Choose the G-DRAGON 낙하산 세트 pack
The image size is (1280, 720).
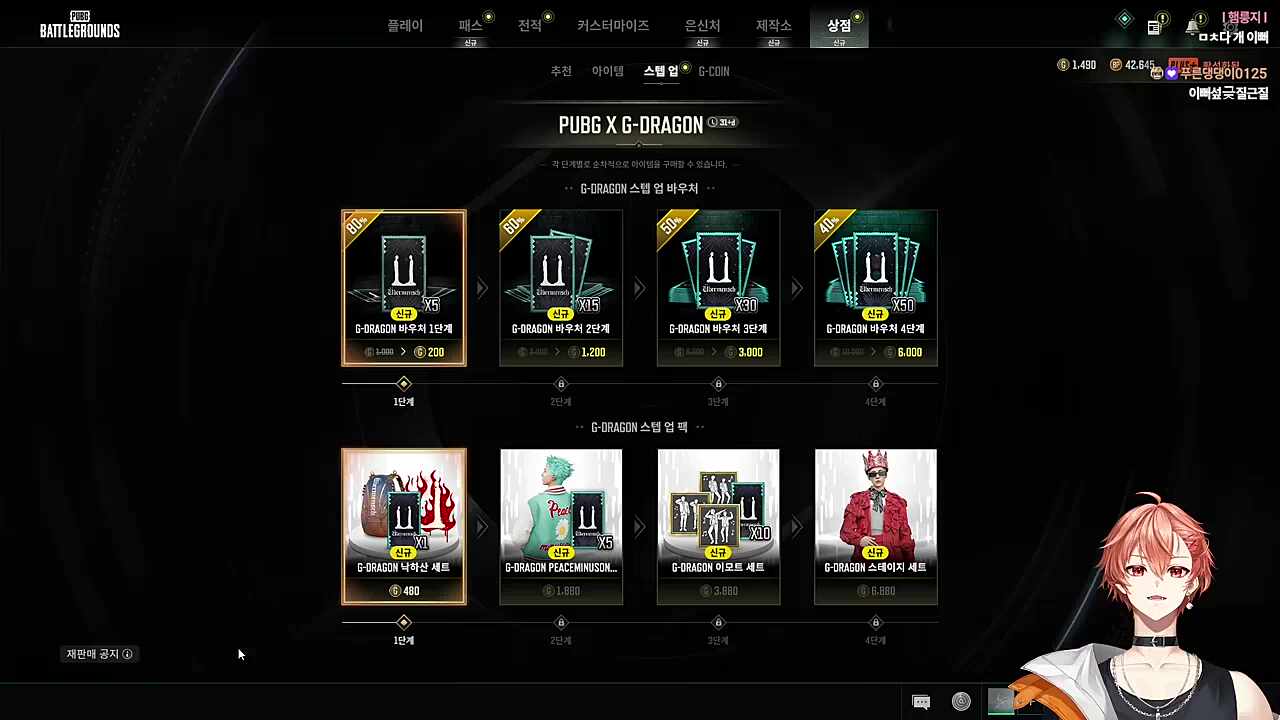[404, 526]
